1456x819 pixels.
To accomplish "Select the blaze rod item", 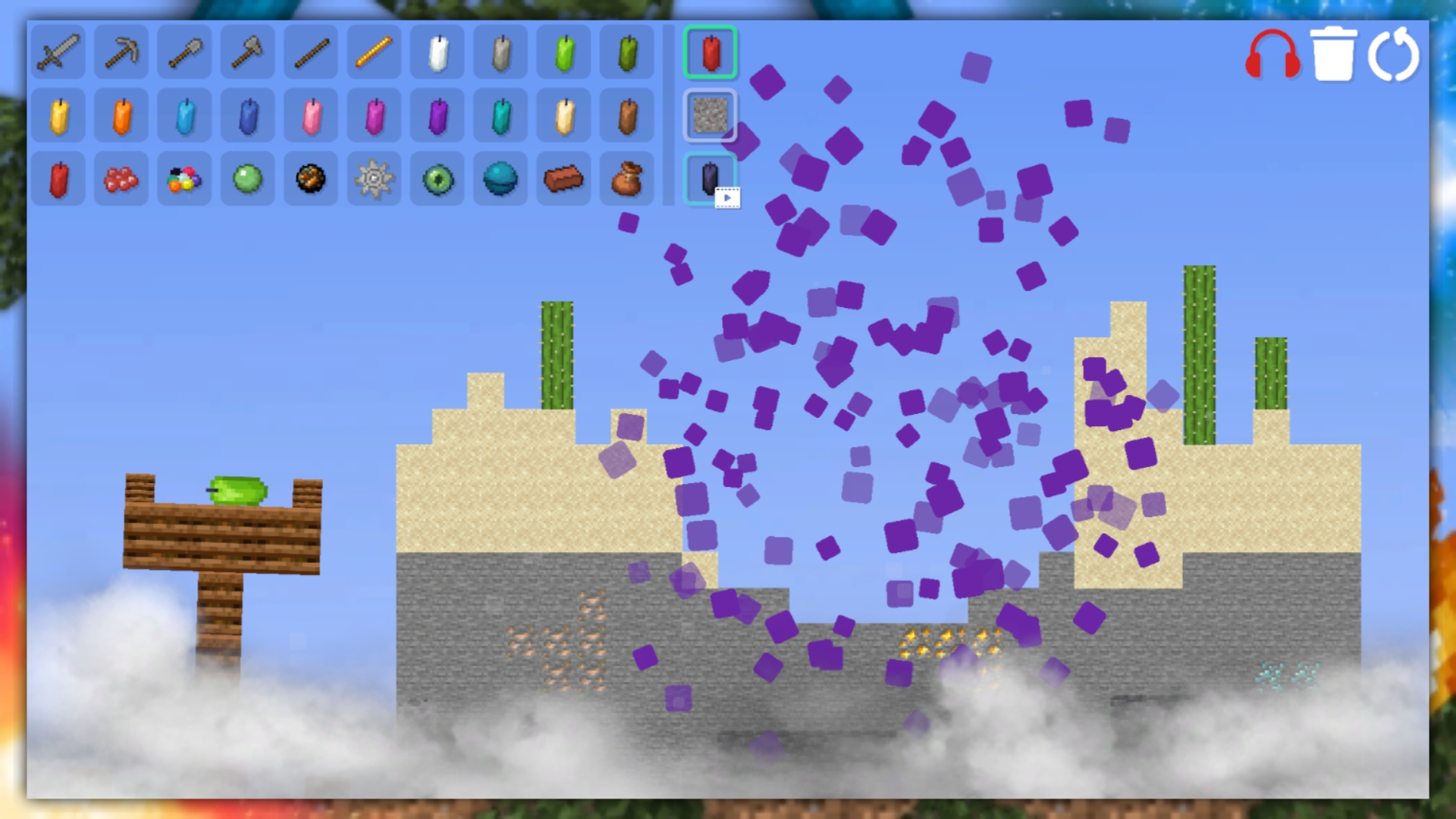I will tap(374, 53).
